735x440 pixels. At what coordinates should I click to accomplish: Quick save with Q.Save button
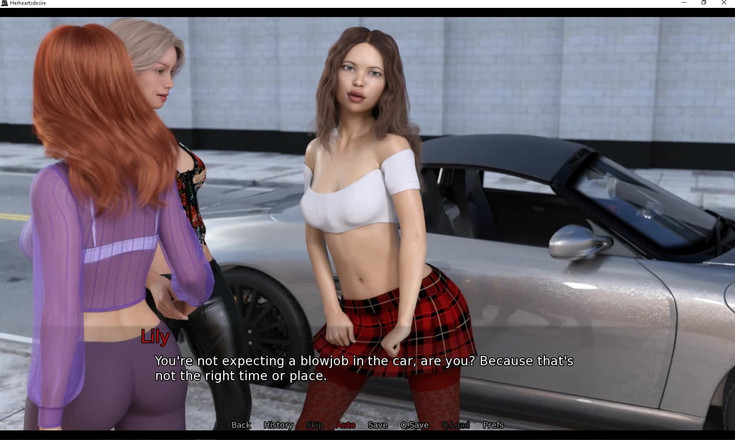[x=414, y=425]
